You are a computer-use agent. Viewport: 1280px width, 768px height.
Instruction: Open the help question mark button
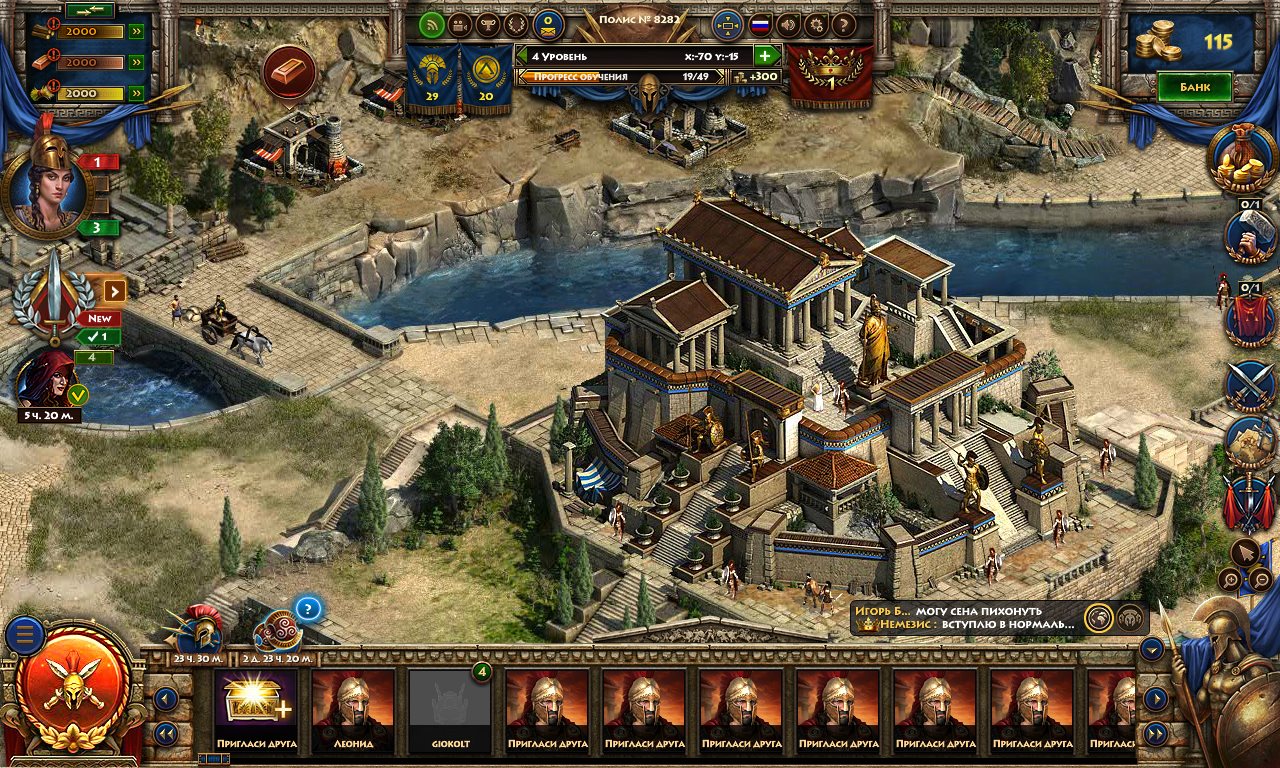[844, 24]
